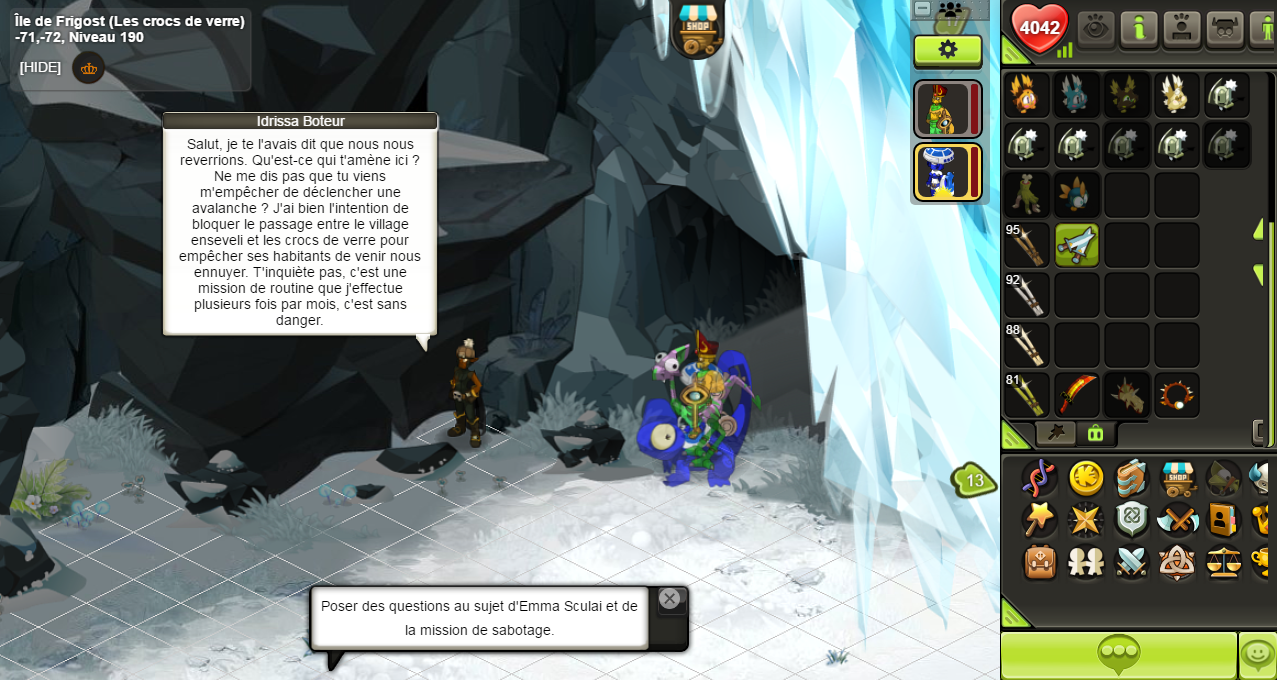Click the eye icon in top bar

tap(1095, 27)
